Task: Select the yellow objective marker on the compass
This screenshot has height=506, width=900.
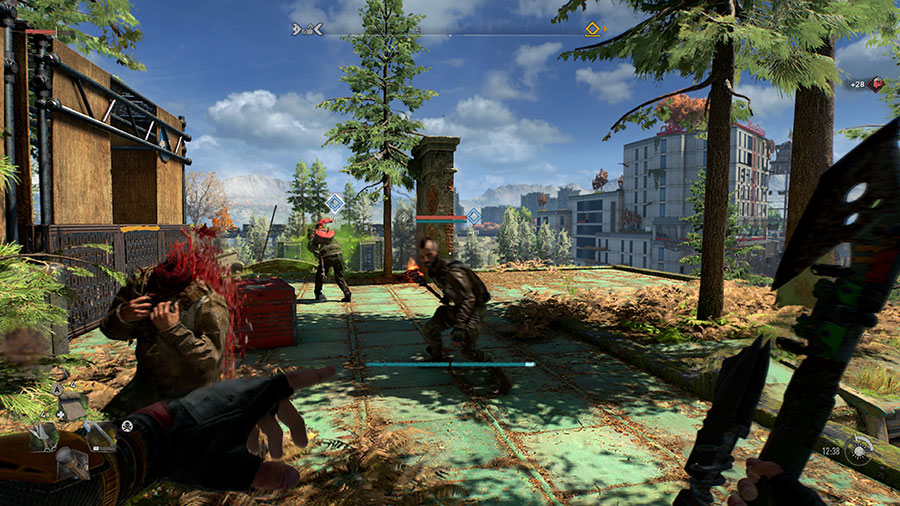Action: (x=592, y=29)
